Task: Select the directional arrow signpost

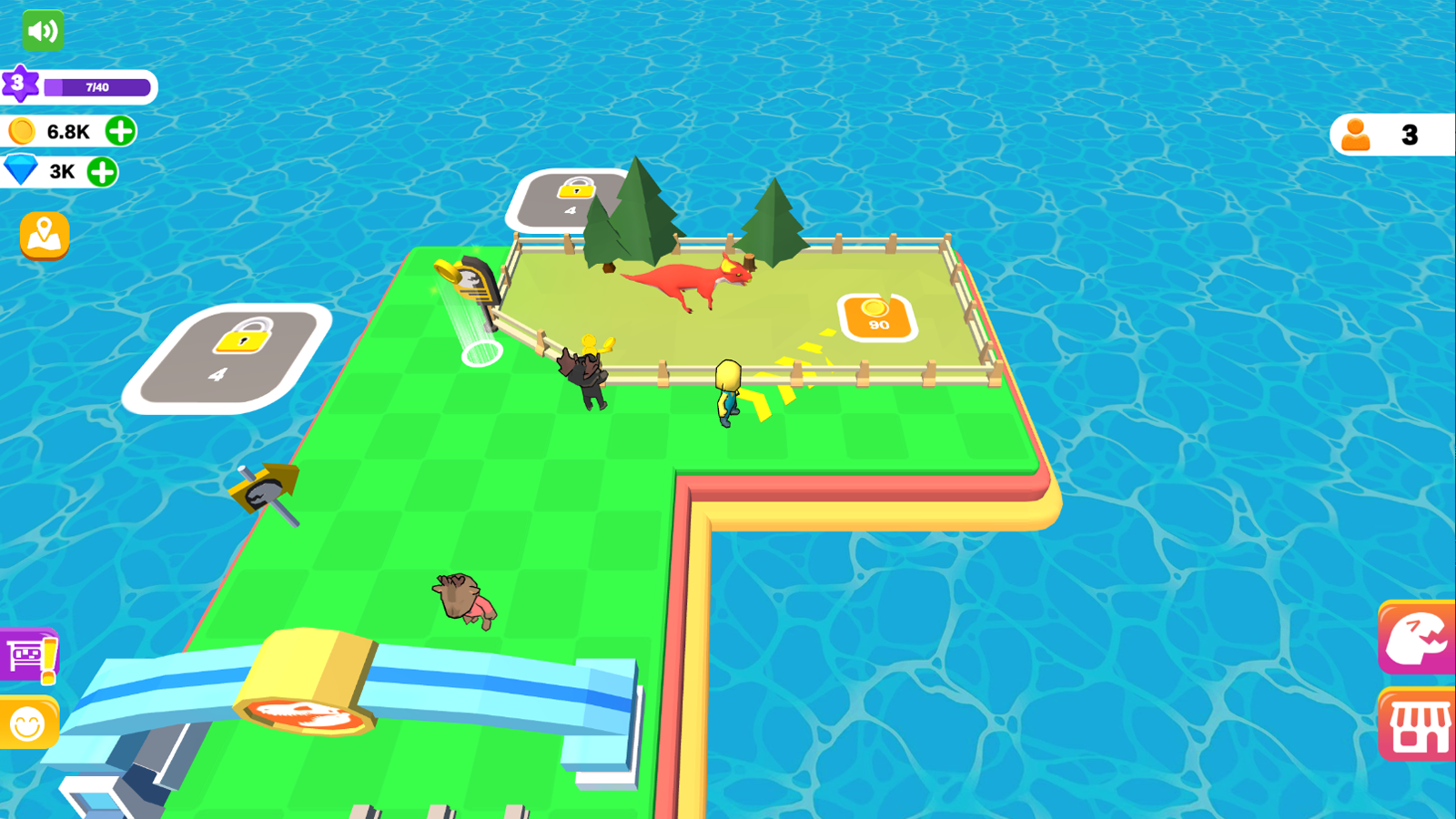Action: (262, 490)
